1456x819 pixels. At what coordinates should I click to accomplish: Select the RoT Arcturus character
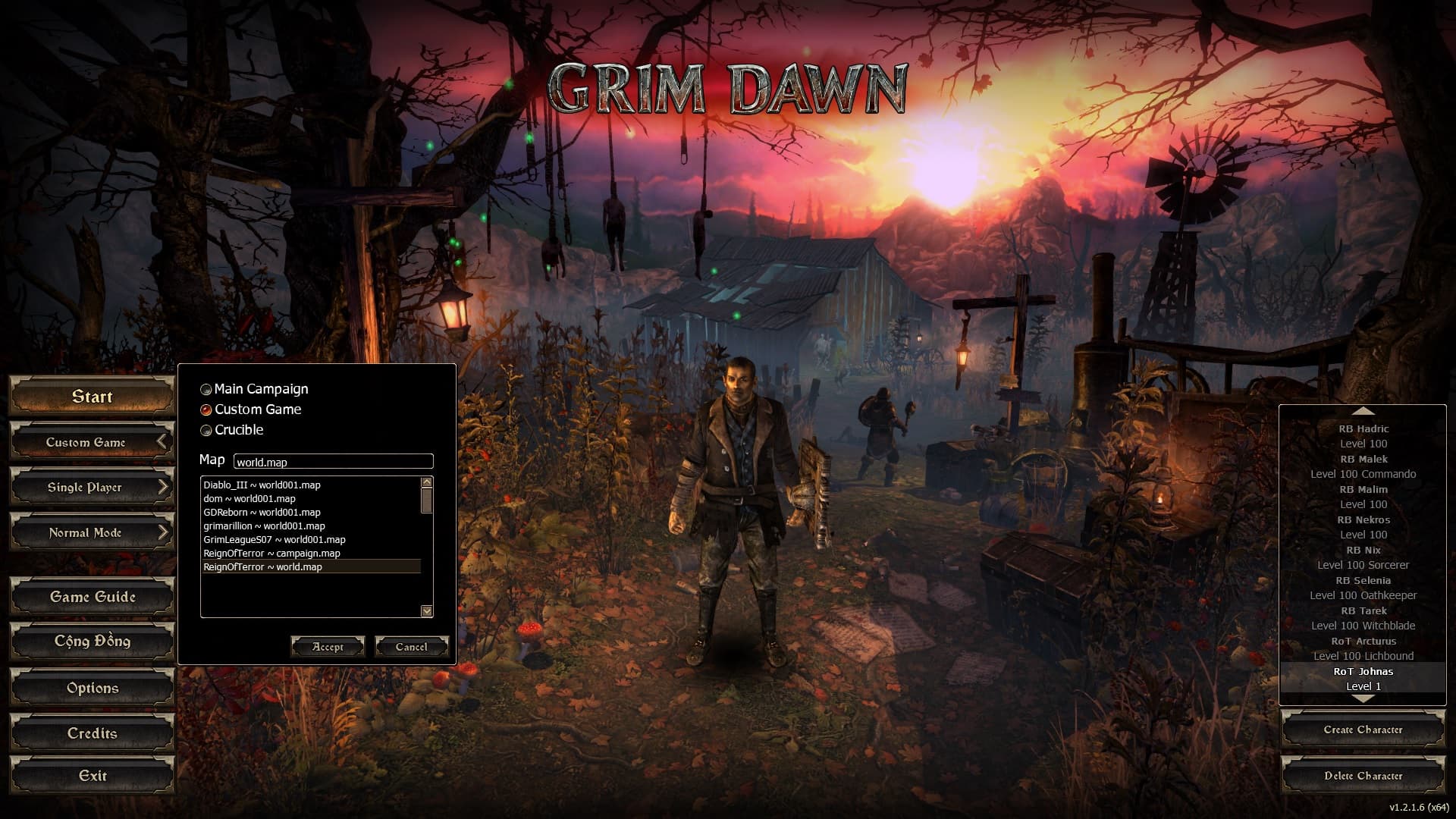click(x=1363, y=642)
